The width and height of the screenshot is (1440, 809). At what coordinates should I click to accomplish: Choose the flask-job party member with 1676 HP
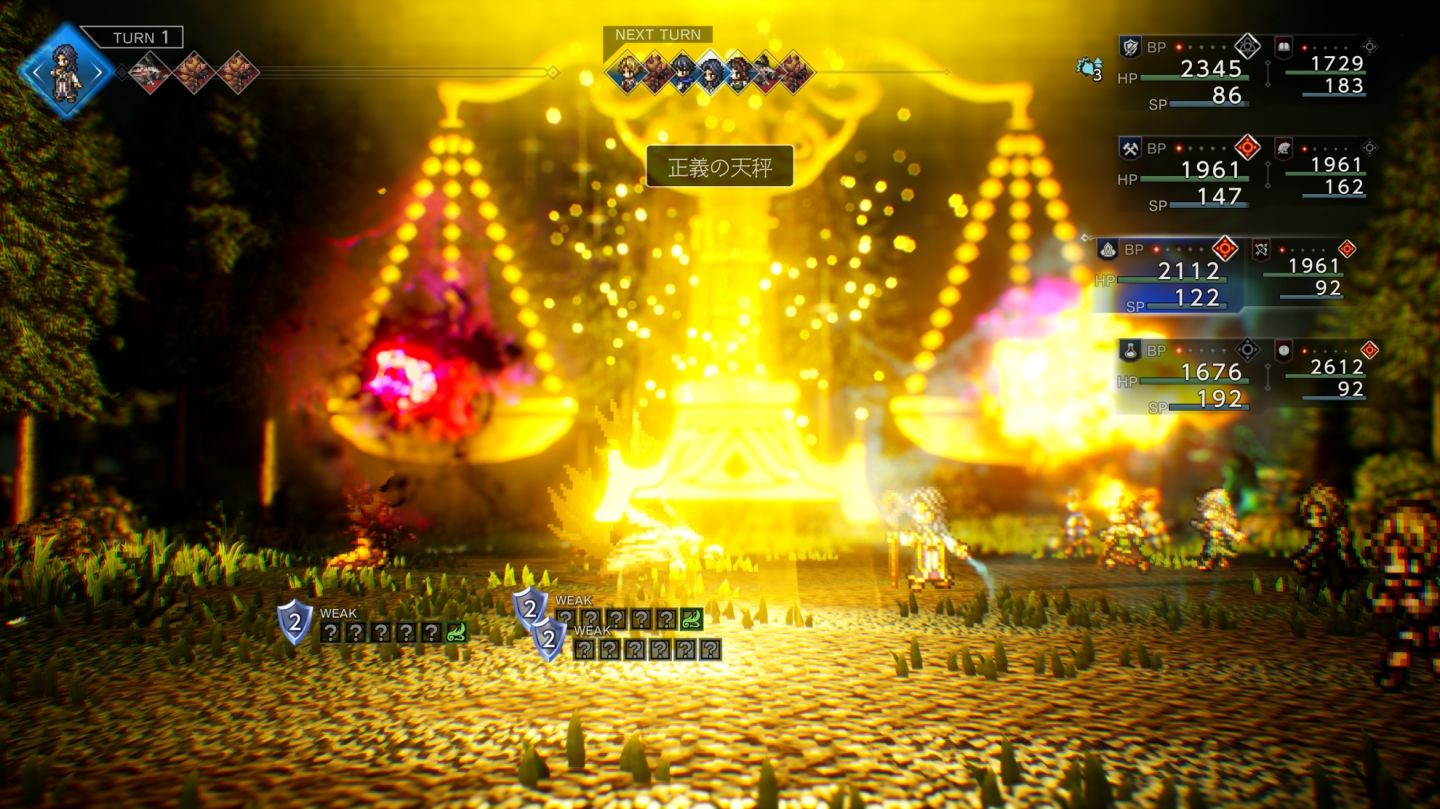[x=1190, y=376]
